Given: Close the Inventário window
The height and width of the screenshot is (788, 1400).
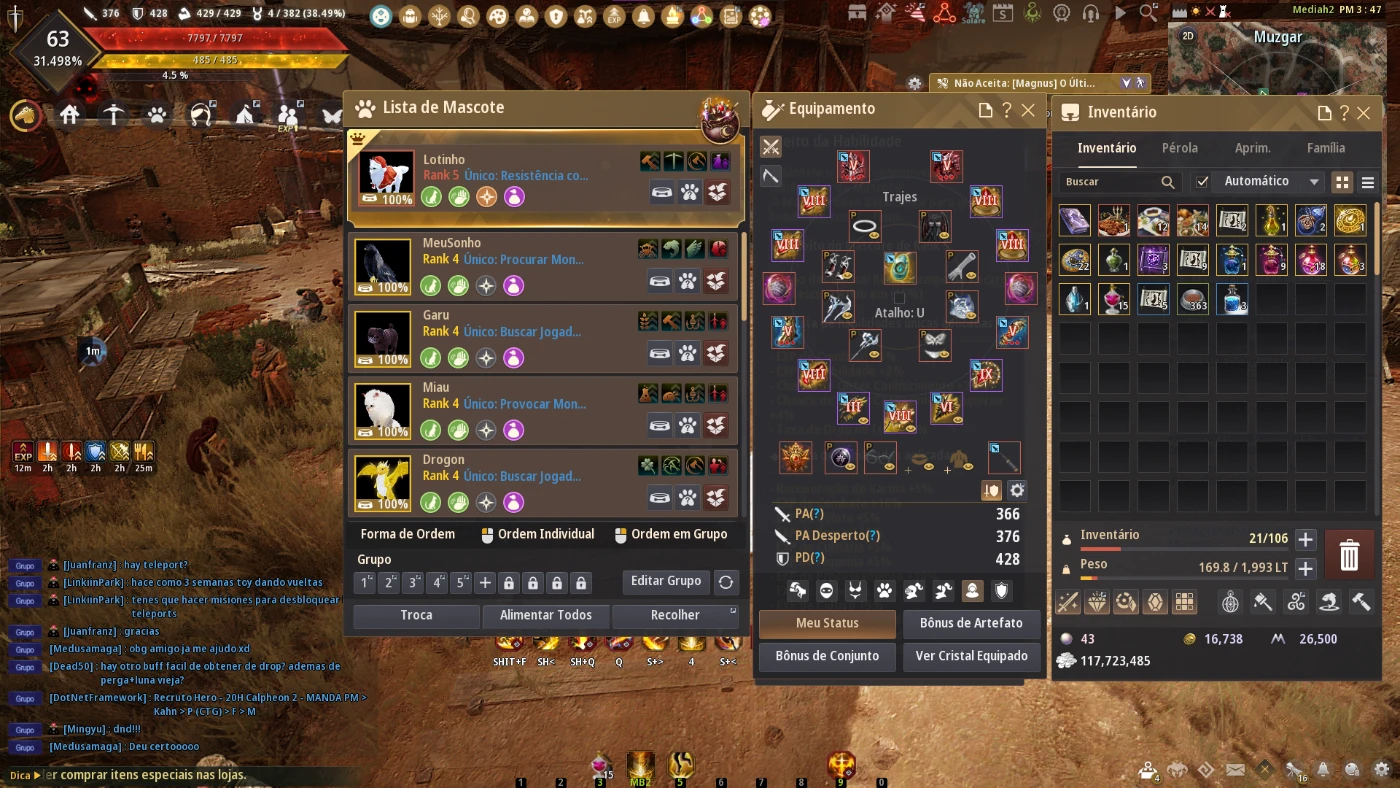Looking at the screenshot, I should point(1364,113).
